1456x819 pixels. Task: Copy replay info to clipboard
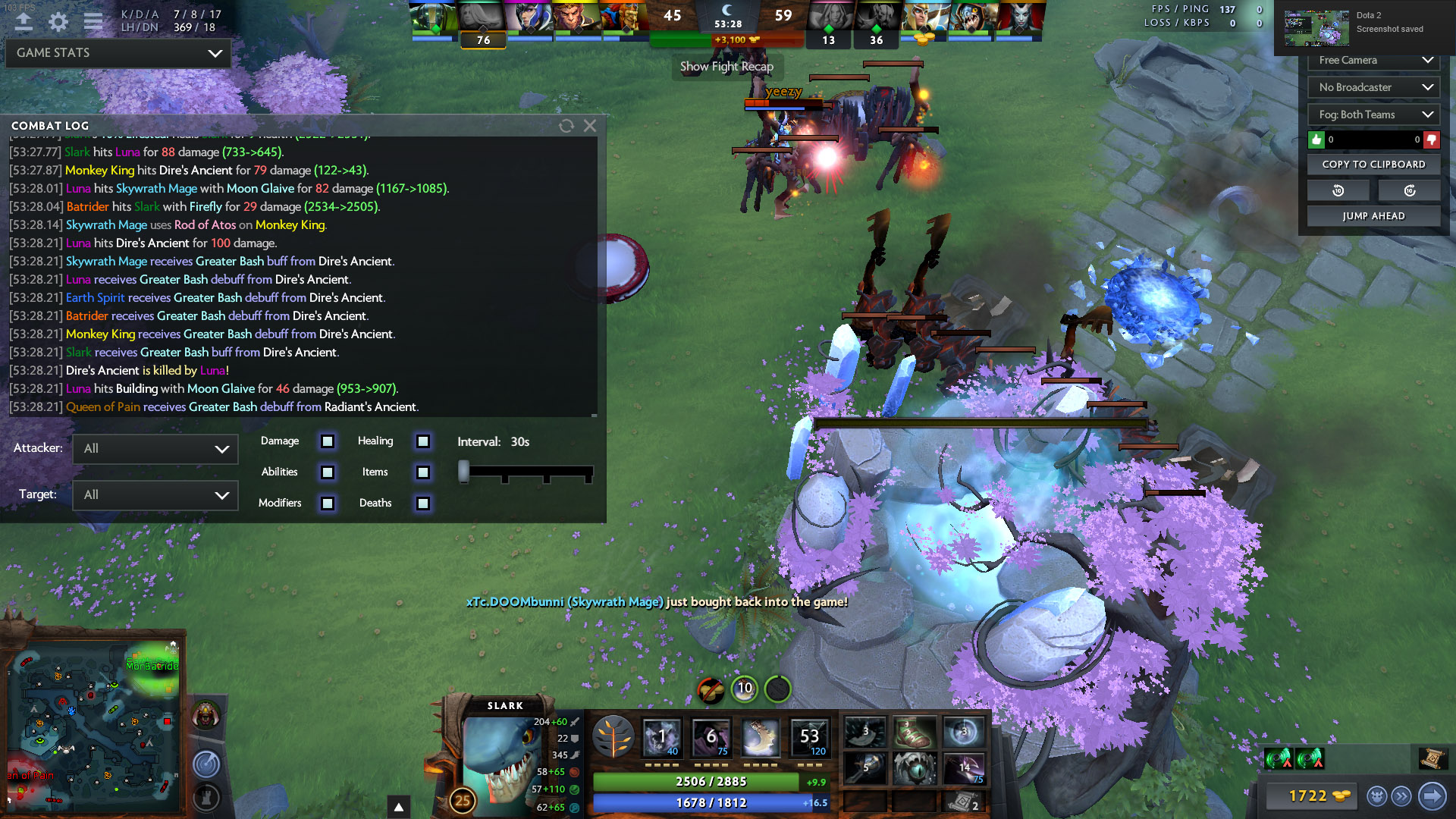[1373, 165]
